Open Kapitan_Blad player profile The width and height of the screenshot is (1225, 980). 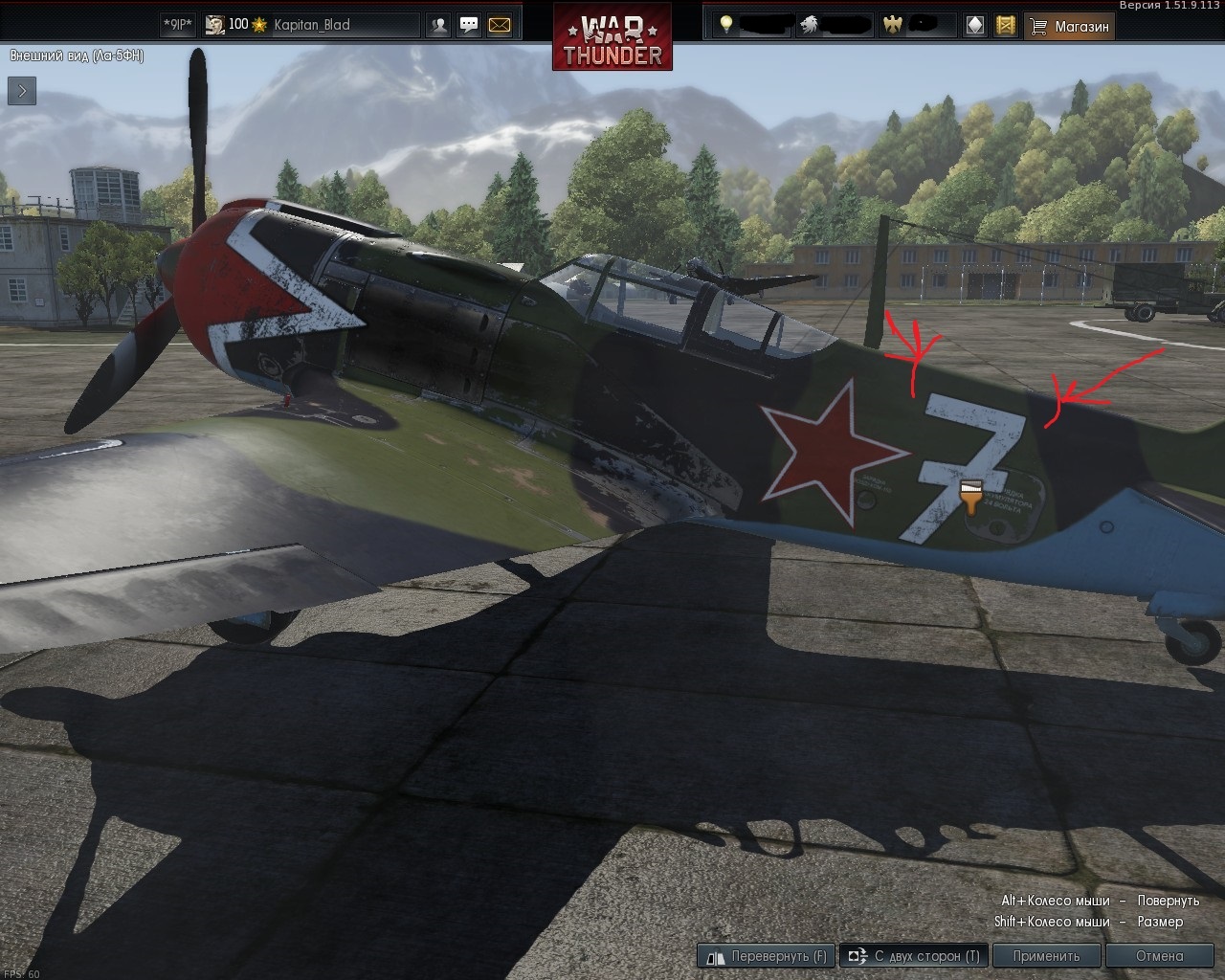(311, 25)
